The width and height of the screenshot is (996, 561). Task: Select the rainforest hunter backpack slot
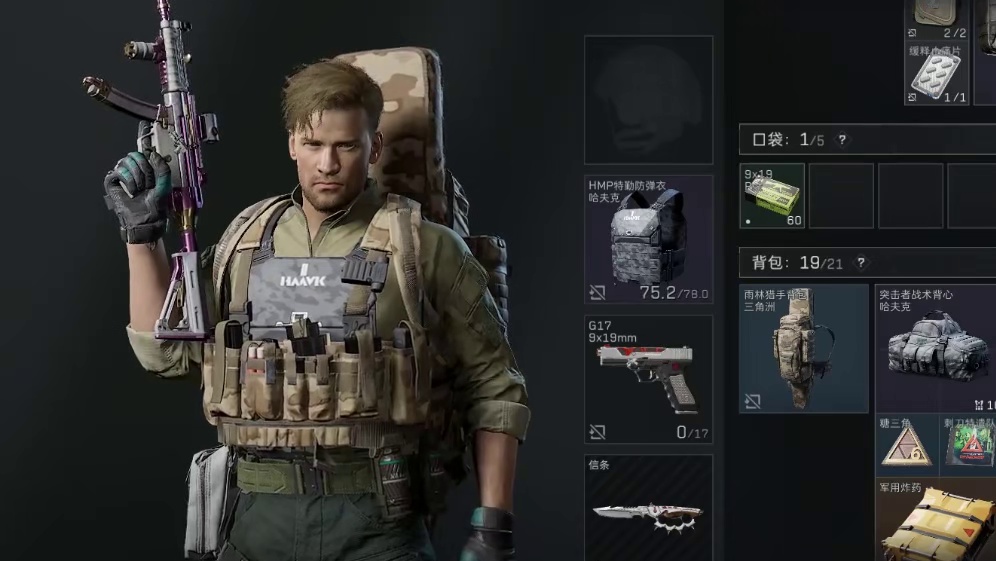pyautogui.click(x=804, y=348)
